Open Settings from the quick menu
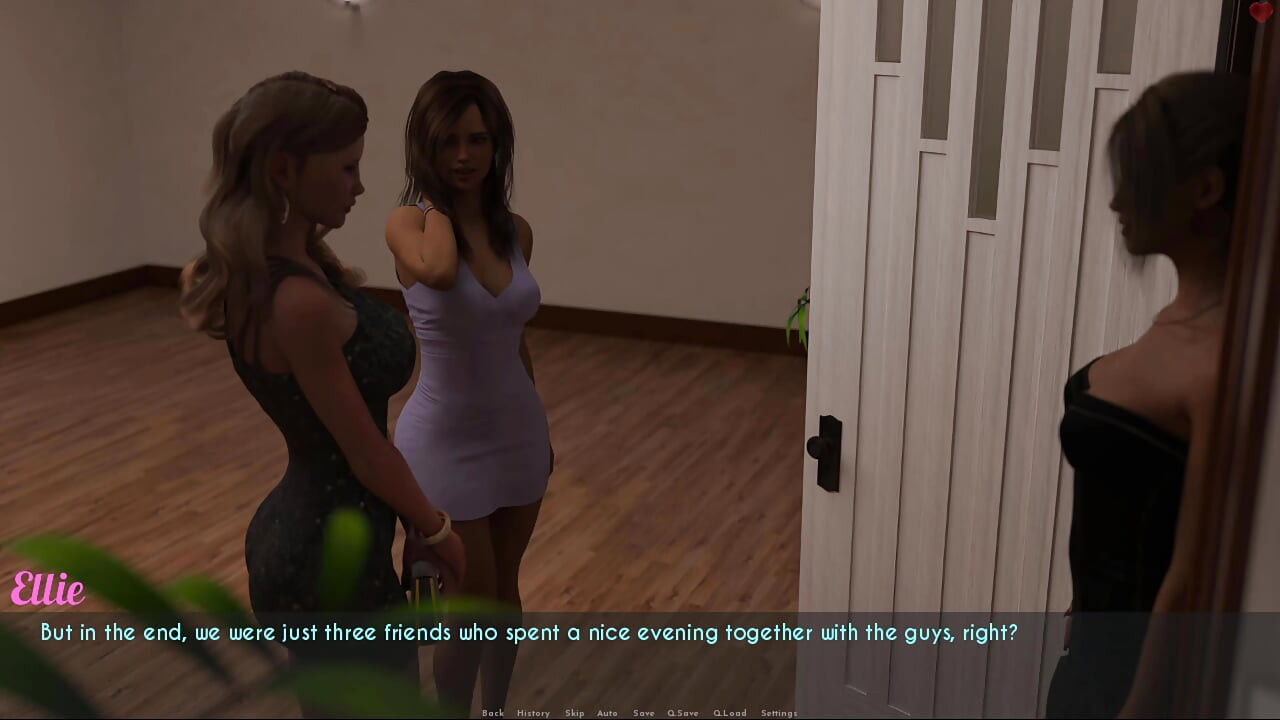This screenshot has width=1280, height=720. 778,713
